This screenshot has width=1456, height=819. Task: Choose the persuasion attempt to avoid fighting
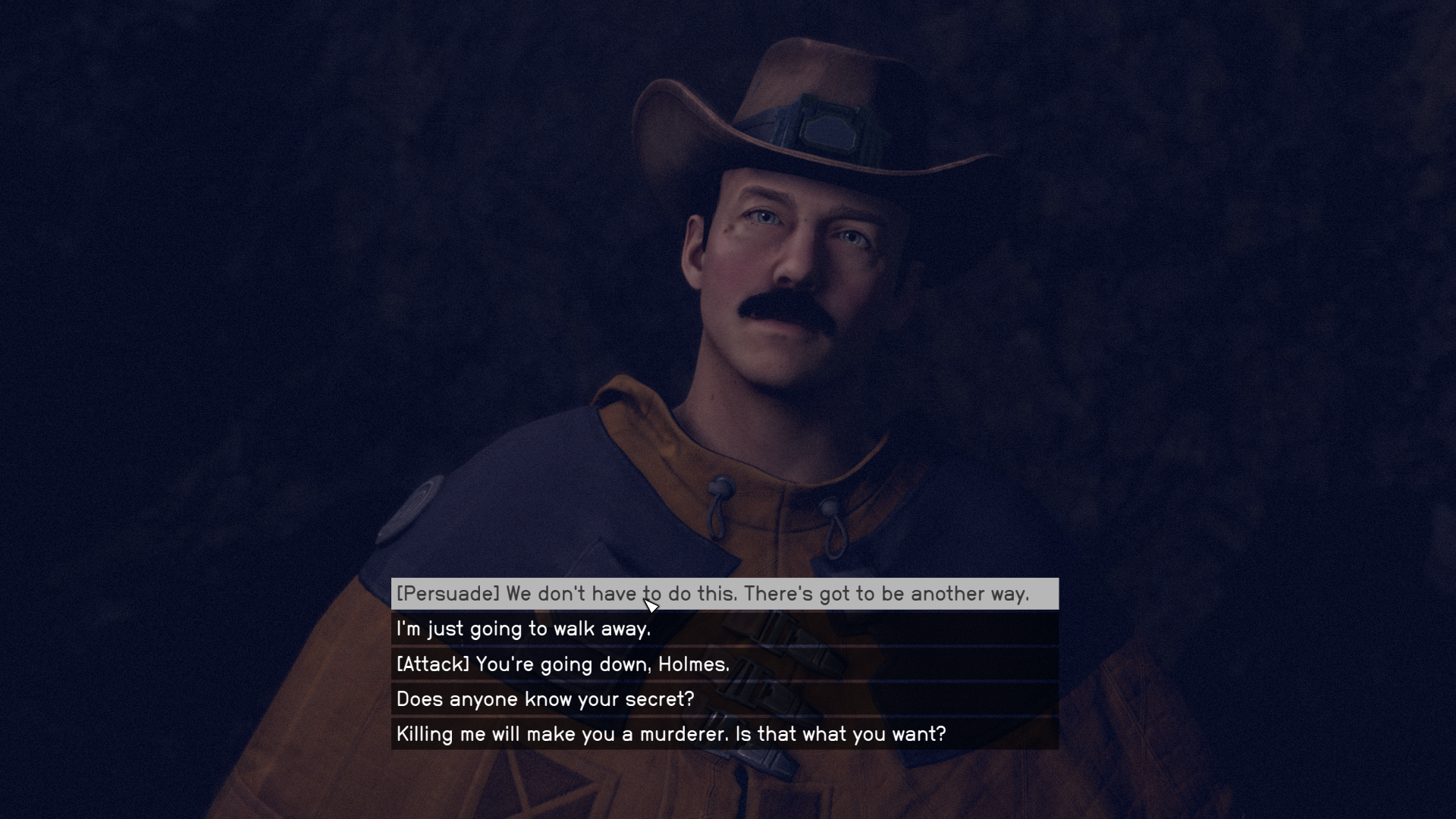pyautogui.click(x=713, y=595)
